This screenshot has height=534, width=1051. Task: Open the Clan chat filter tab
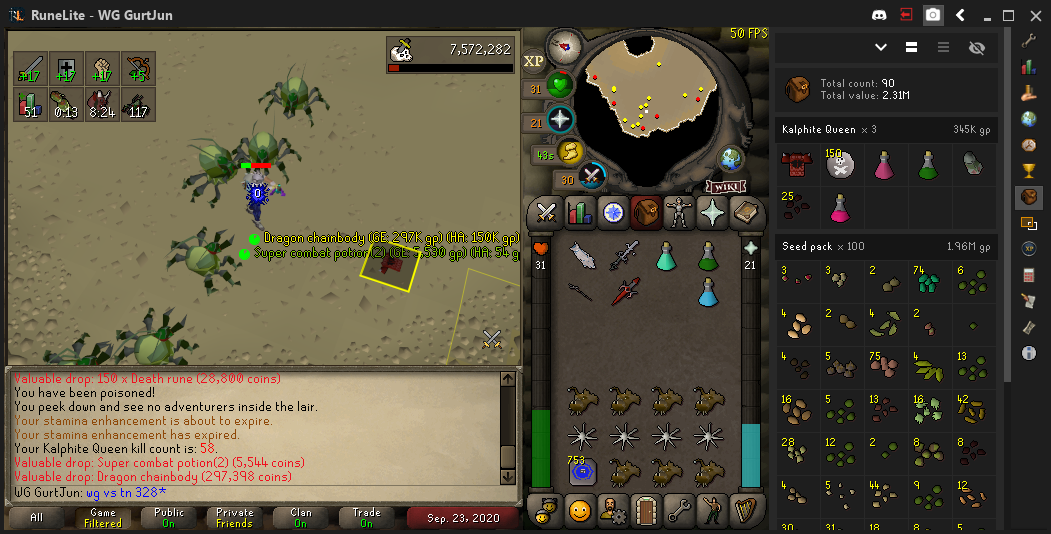(301, 519)
